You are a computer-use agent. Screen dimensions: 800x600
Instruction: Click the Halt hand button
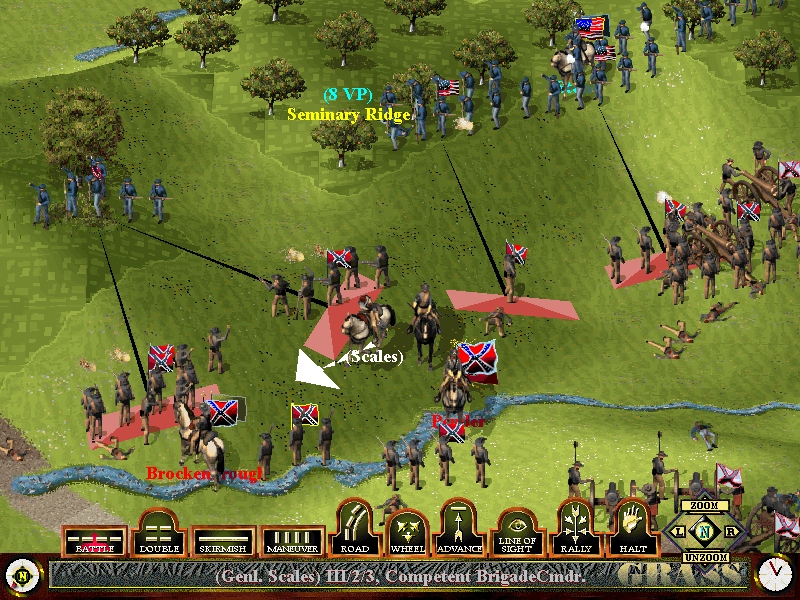tap(631, 530)
